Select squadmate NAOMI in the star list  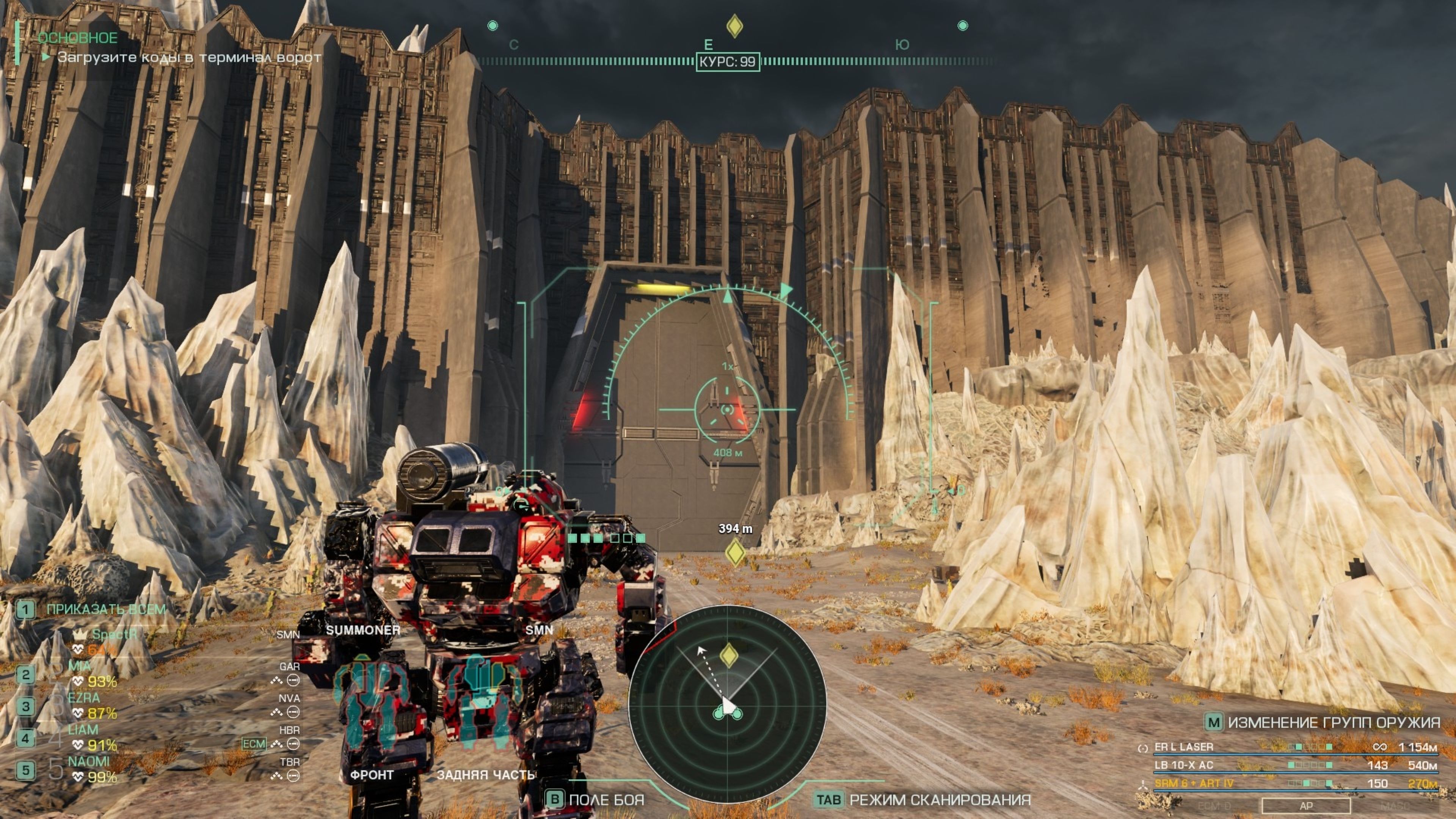(x=89, y=761)
